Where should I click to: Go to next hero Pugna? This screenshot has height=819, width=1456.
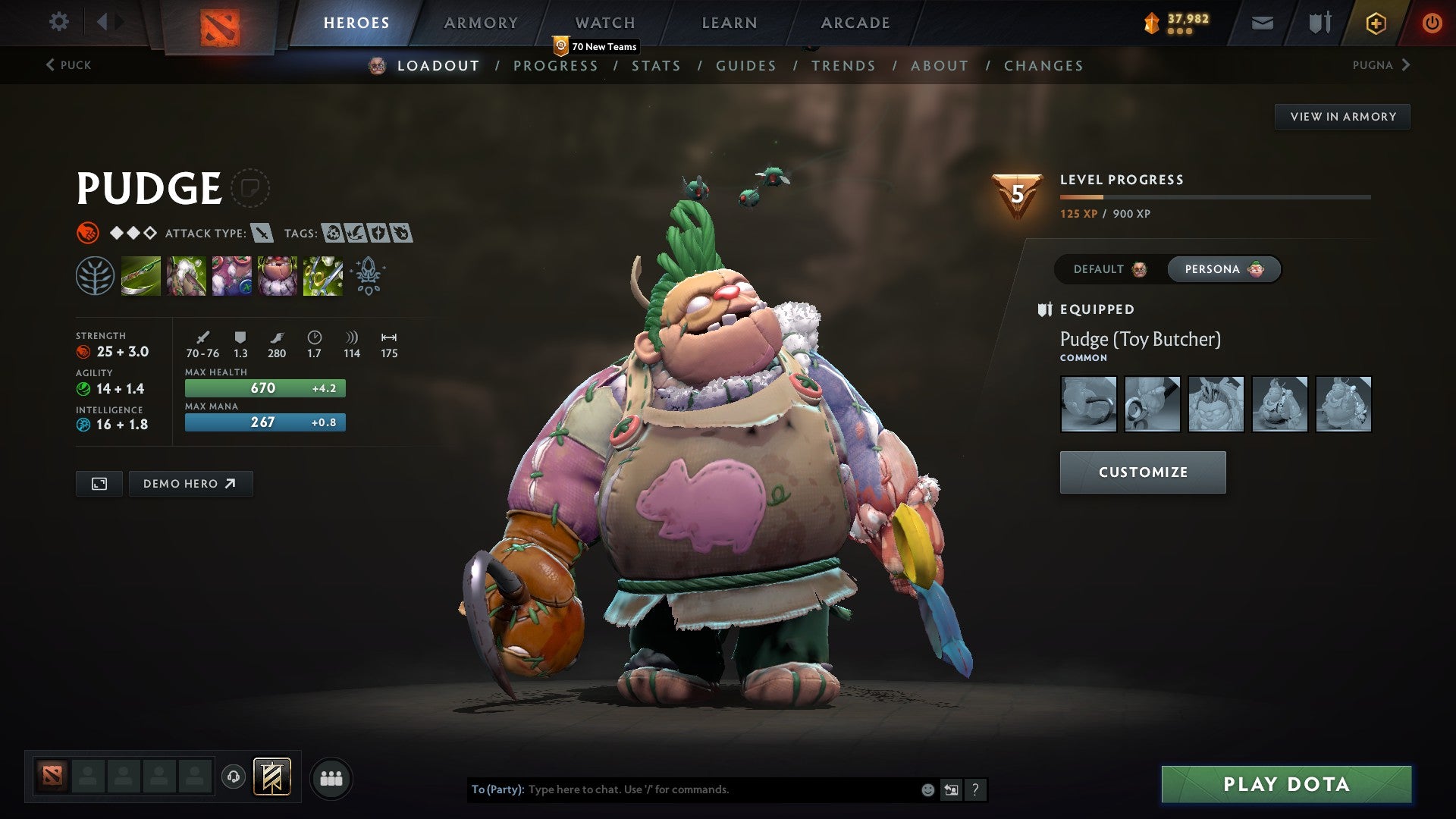(1380, 65)
